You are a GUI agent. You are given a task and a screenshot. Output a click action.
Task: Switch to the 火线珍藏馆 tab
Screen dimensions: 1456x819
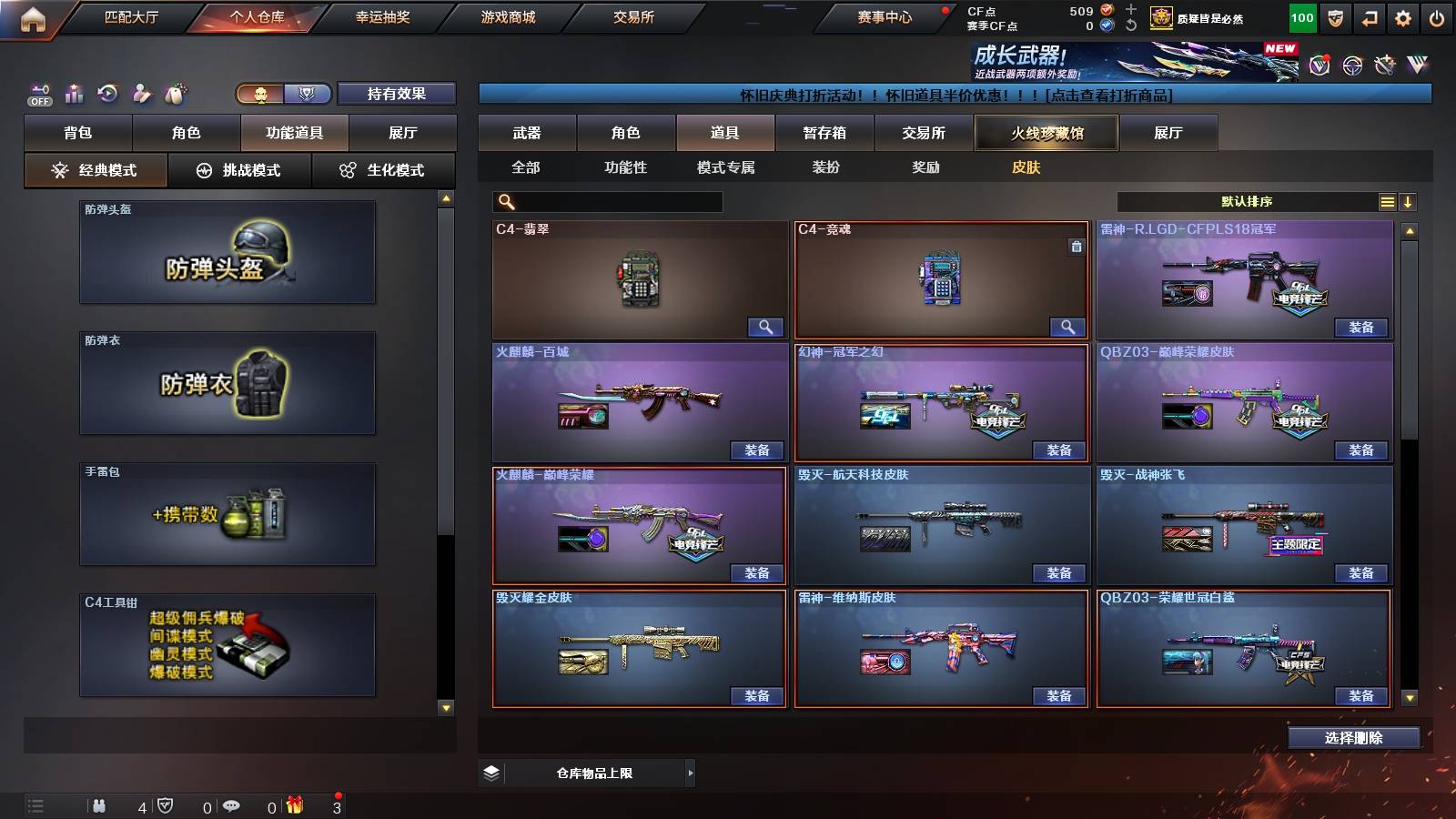1046,132
